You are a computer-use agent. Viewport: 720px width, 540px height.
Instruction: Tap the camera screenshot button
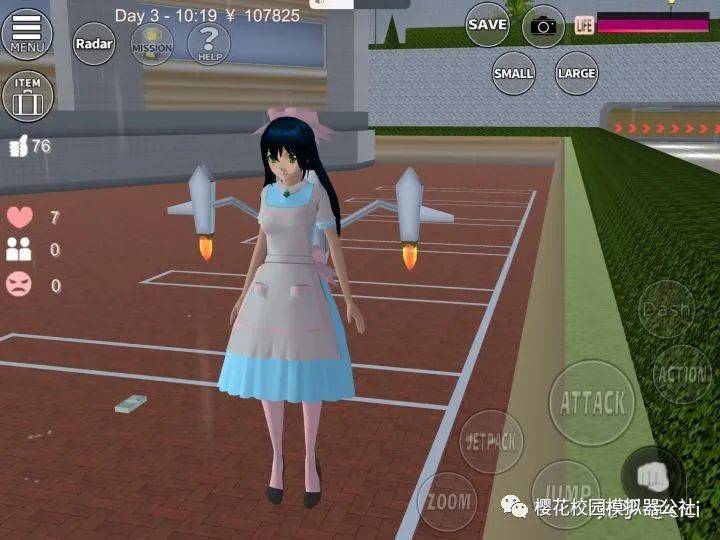[x=543, y=26]
